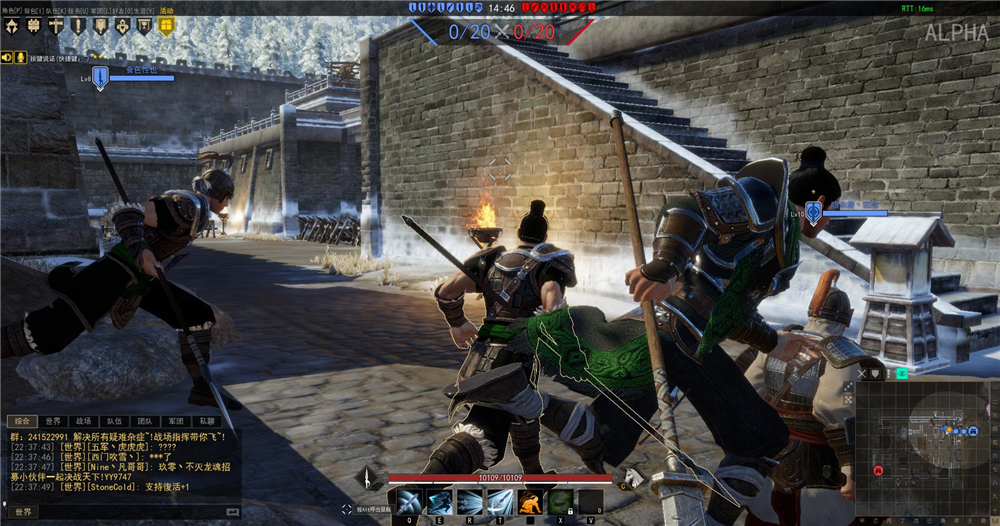Open the 好友 friends icon
Viewport: 1000px width, 526px height.
click(122, 27)
